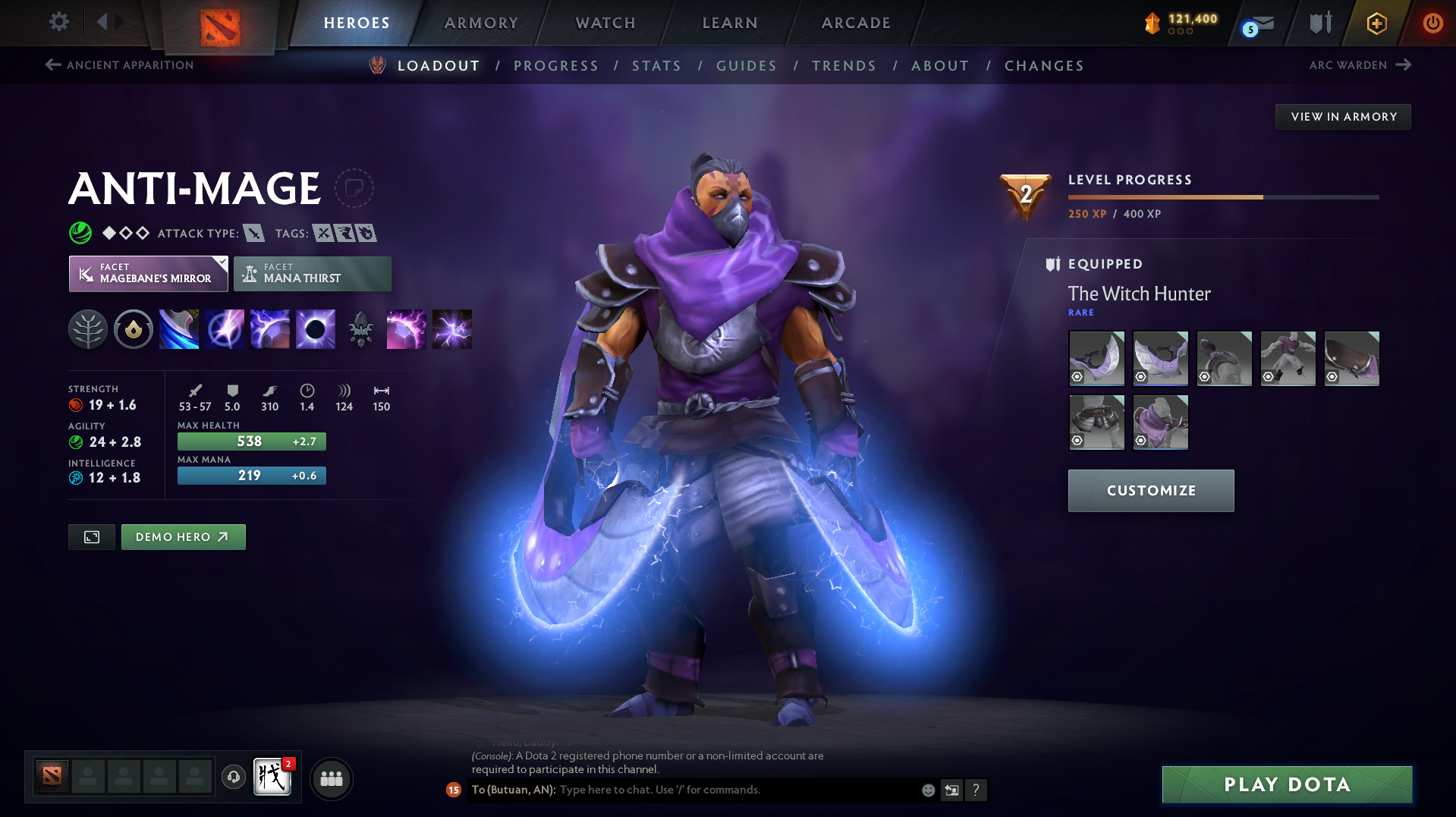The height and width of the screenshot is (817, 1456).
Task: Click the power exit icon top right
Action: (x=1432, y=23)
